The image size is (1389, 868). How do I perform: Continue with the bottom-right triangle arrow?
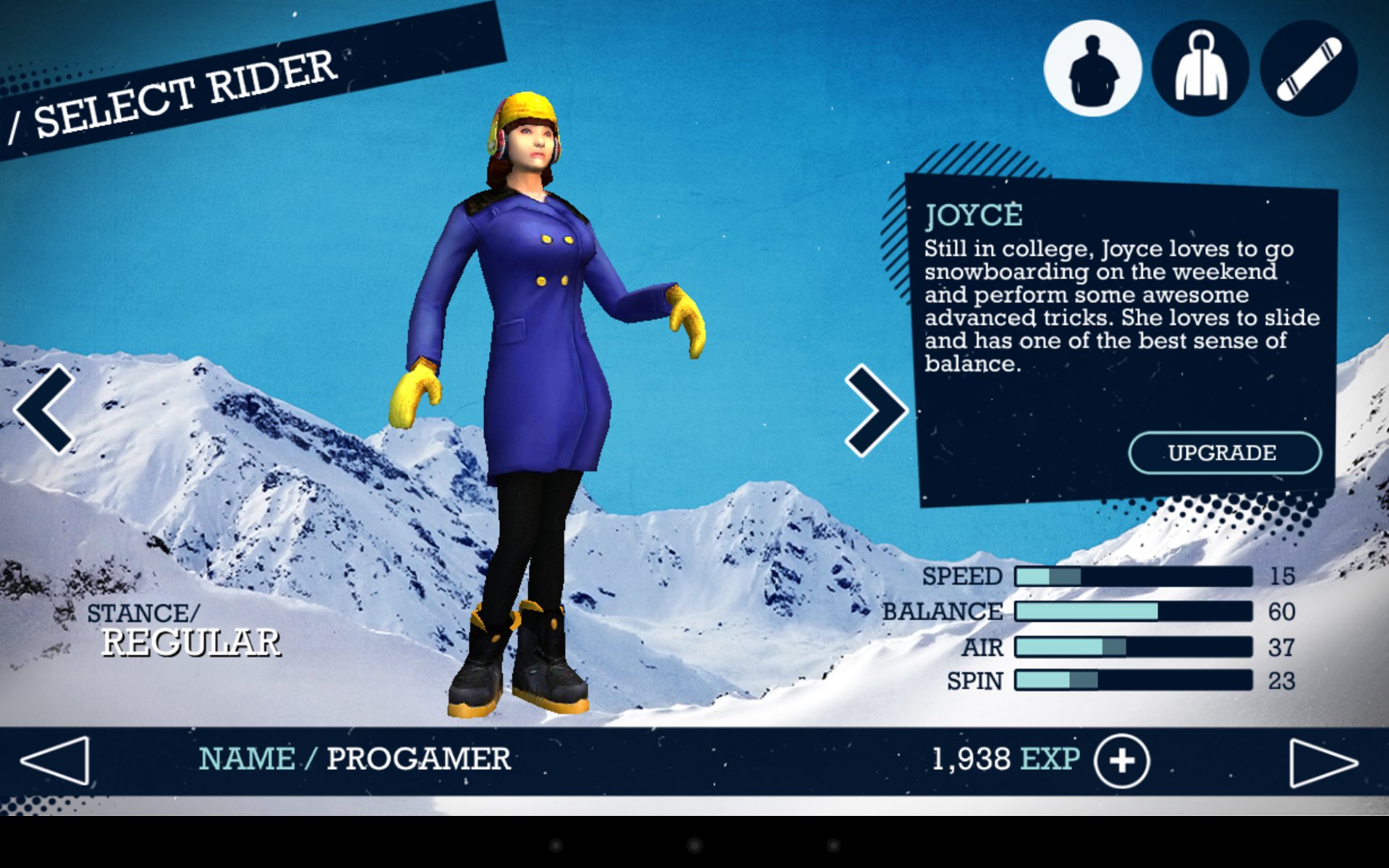(1323, 762)
